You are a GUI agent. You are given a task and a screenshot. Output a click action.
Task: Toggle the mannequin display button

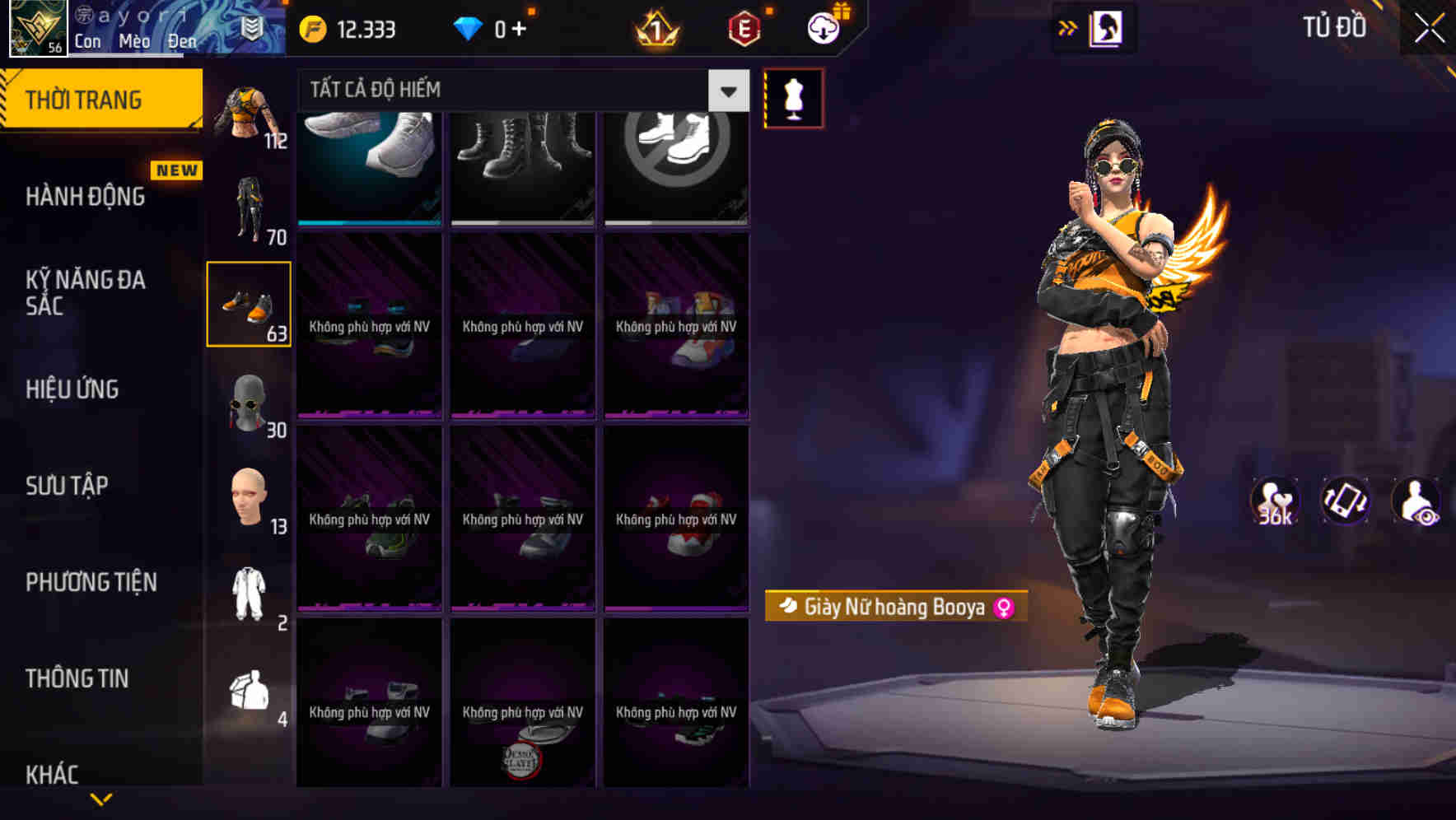pos(793,97)
